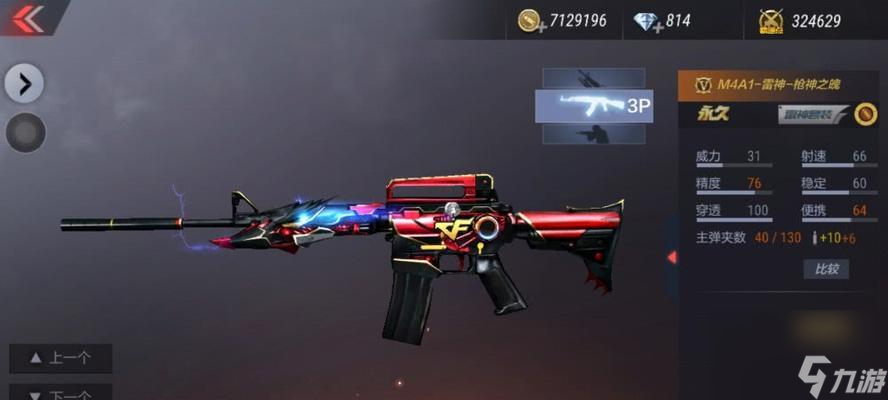Select the 3P weapon view
The width and height of the screenshot is (888, 400).
click(x=594, y=106)
